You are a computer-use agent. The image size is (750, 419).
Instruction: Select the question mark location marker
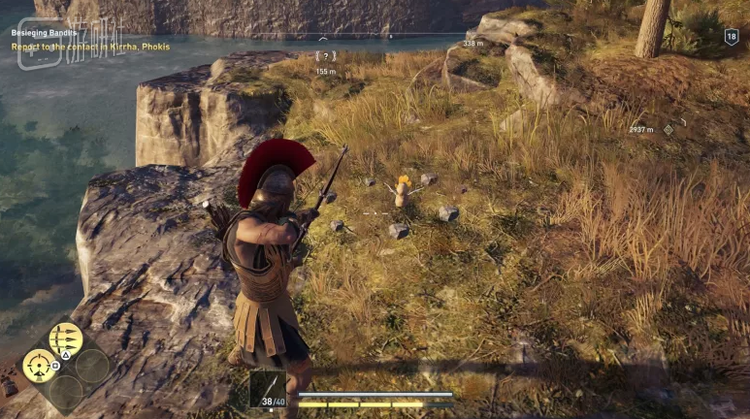point(325,56)
